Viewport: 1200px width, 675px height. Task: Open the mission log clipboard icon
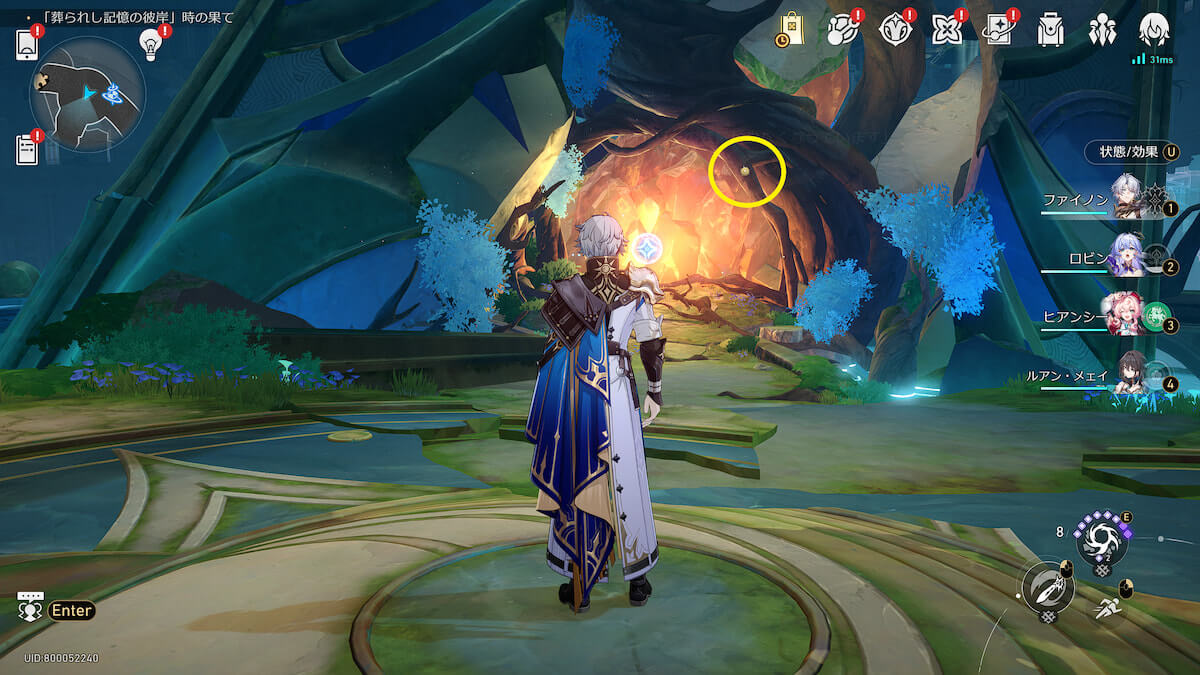(26, 149)
